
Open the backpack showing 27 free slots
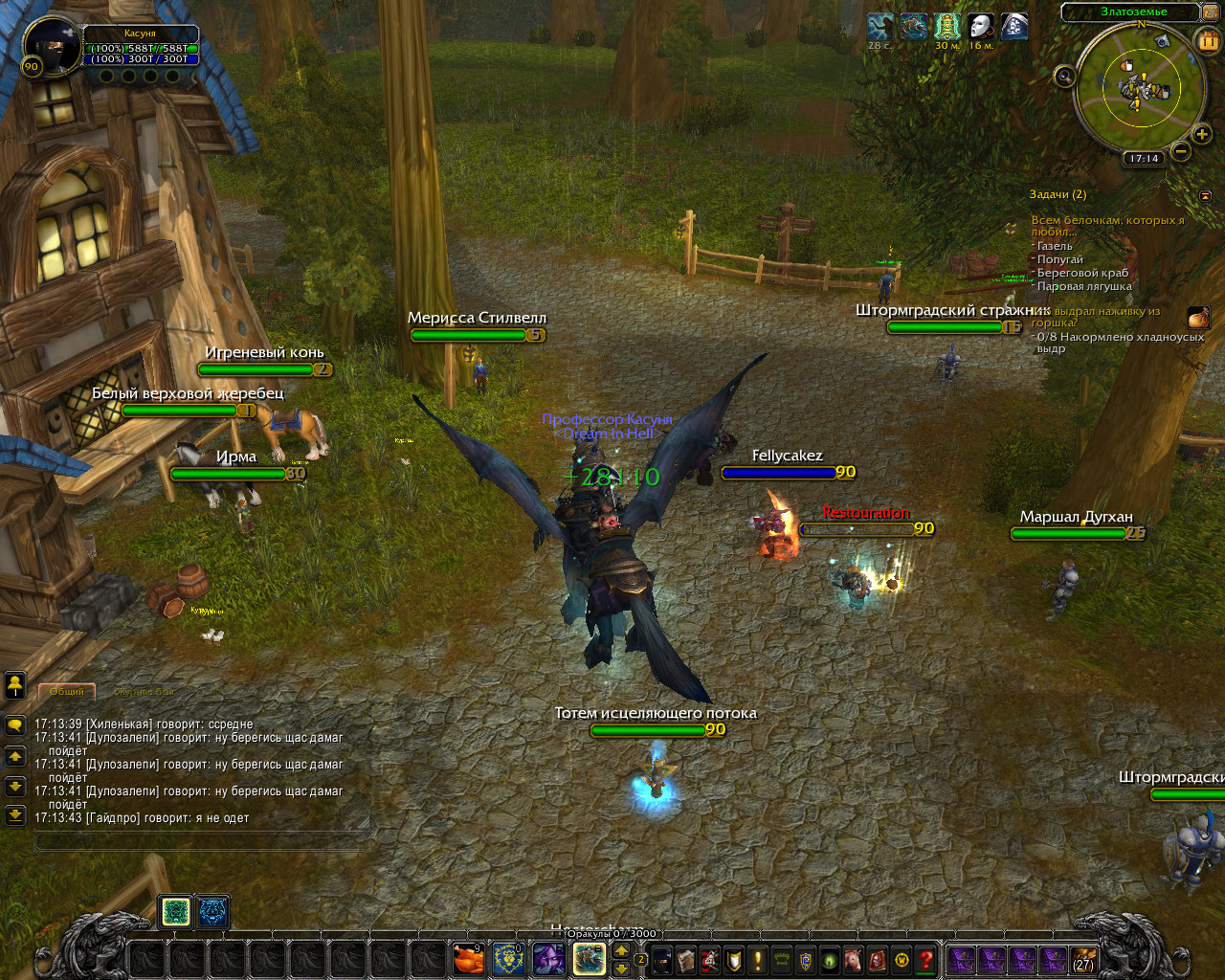1083,959
